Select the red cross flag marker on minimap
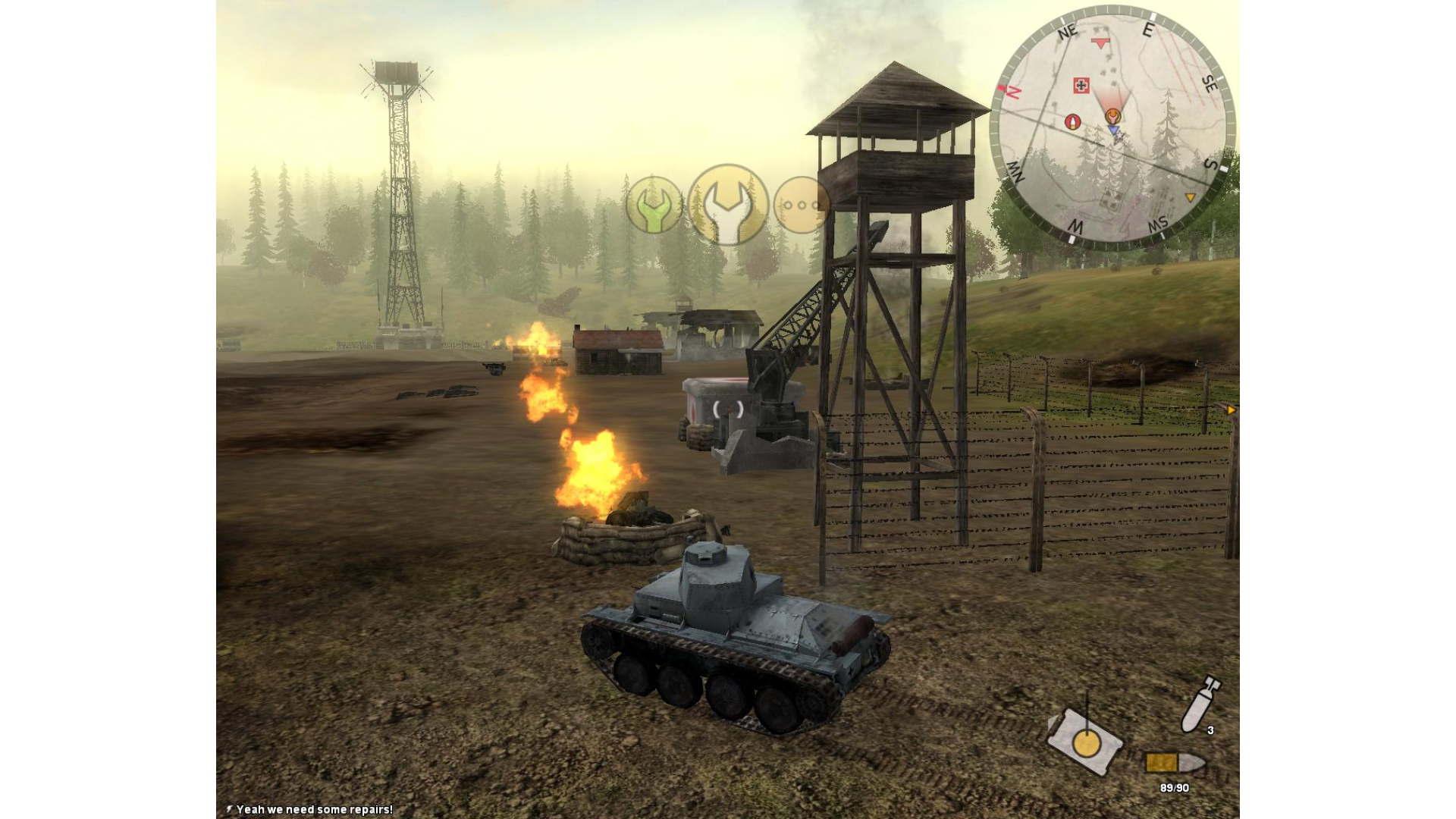1456x819 pixels. coord(1081,86)
